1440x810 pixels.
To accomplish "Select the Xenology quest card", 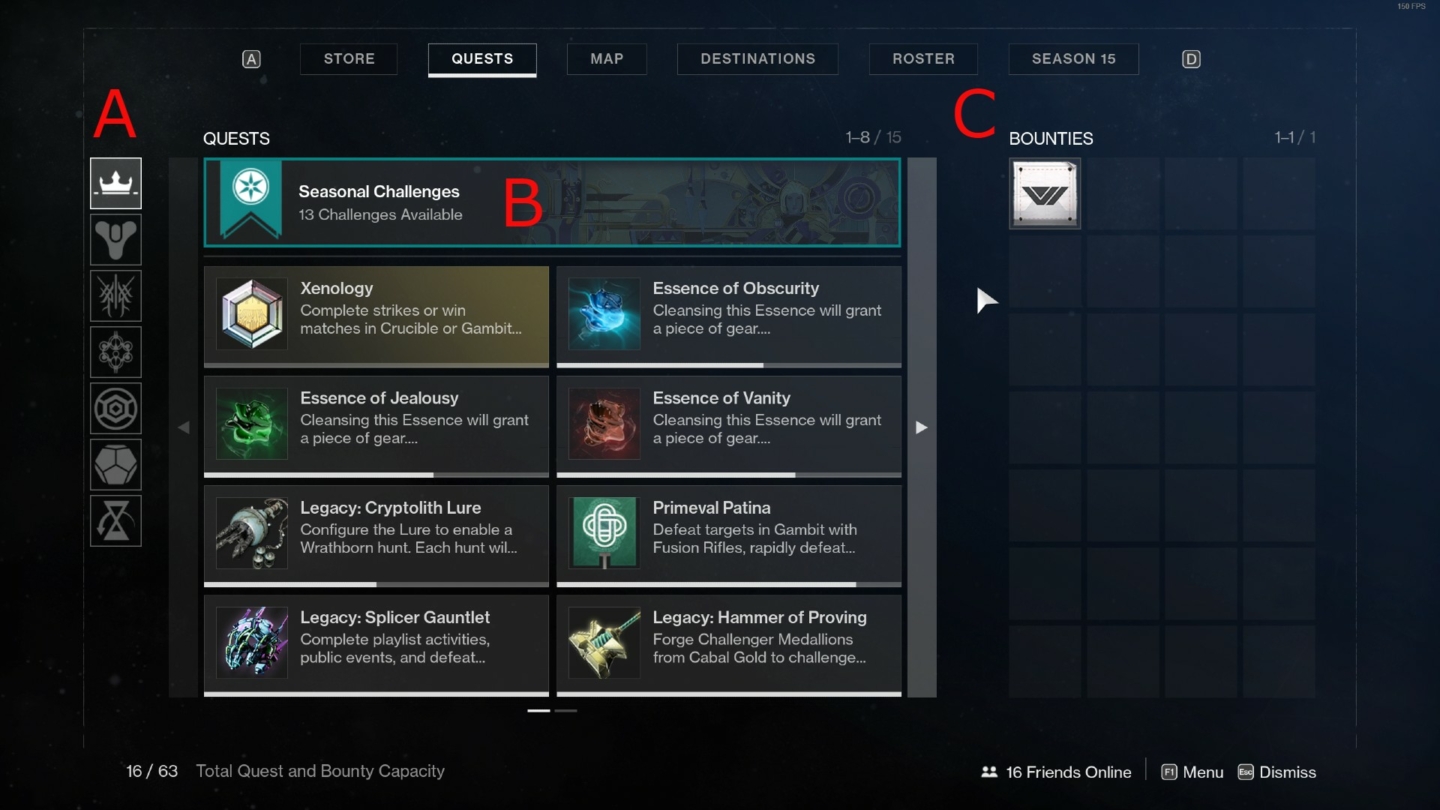I will tap(375, 314).
